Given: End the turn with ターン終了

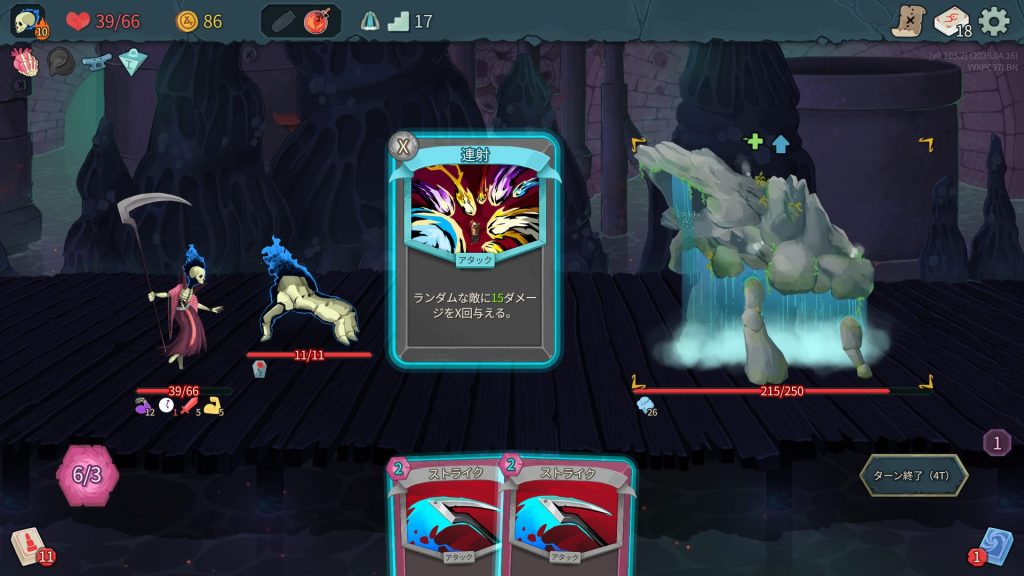Looking at the screenshot, I should coord(913,475).
